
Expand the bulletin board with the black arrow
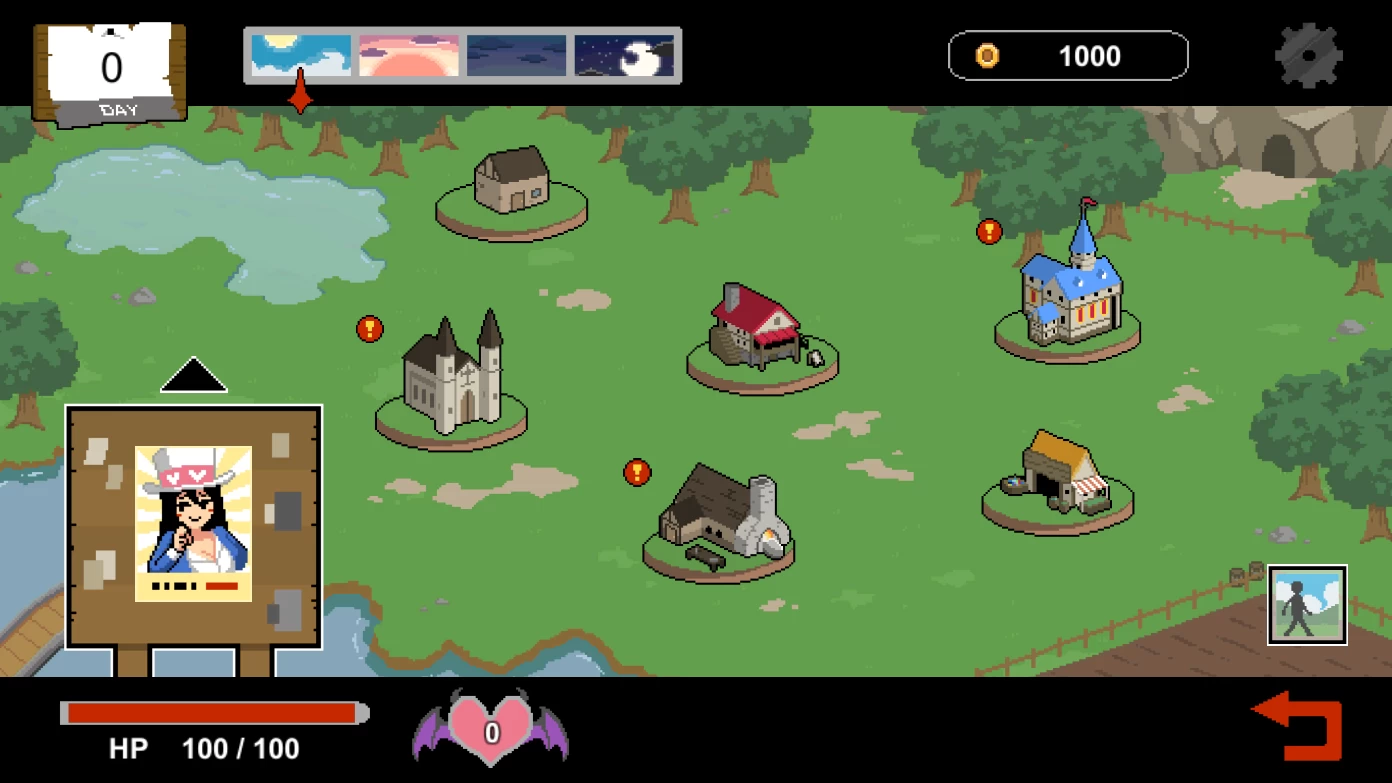pyautogui.click(x=194, y=376)
